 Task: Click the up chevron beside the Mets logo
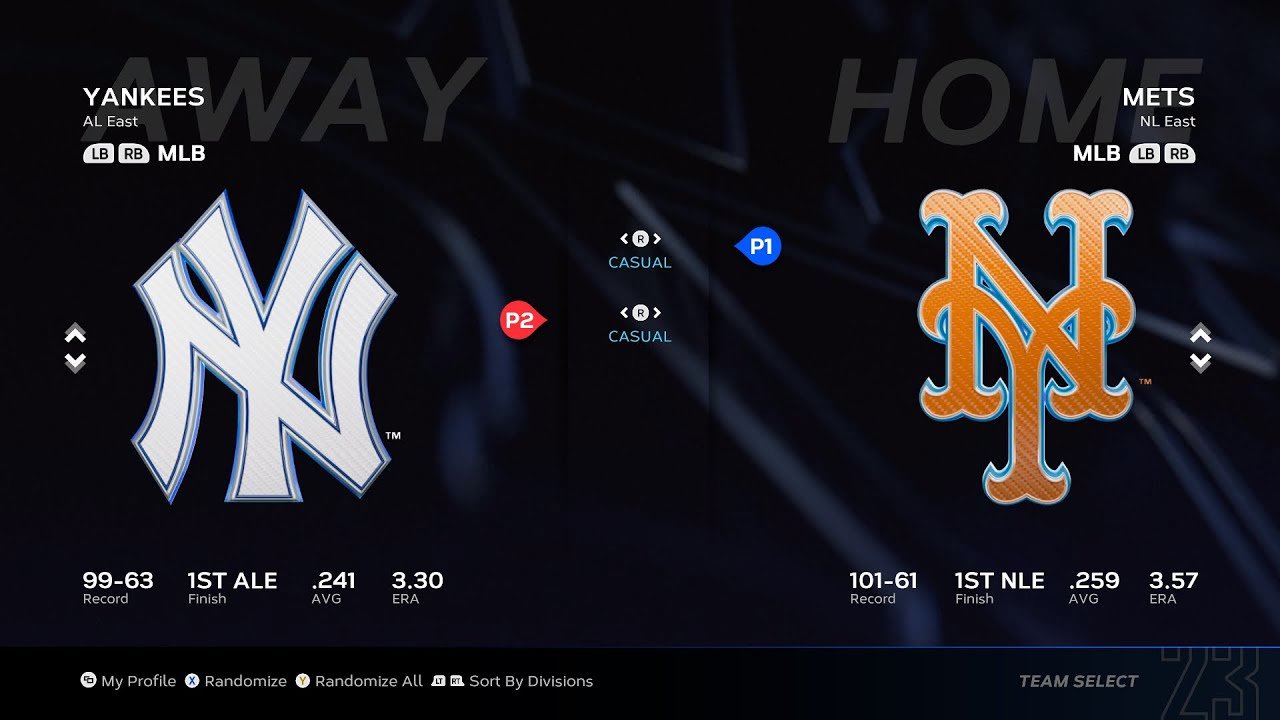pyautogui.click(x=1199, y=335)
